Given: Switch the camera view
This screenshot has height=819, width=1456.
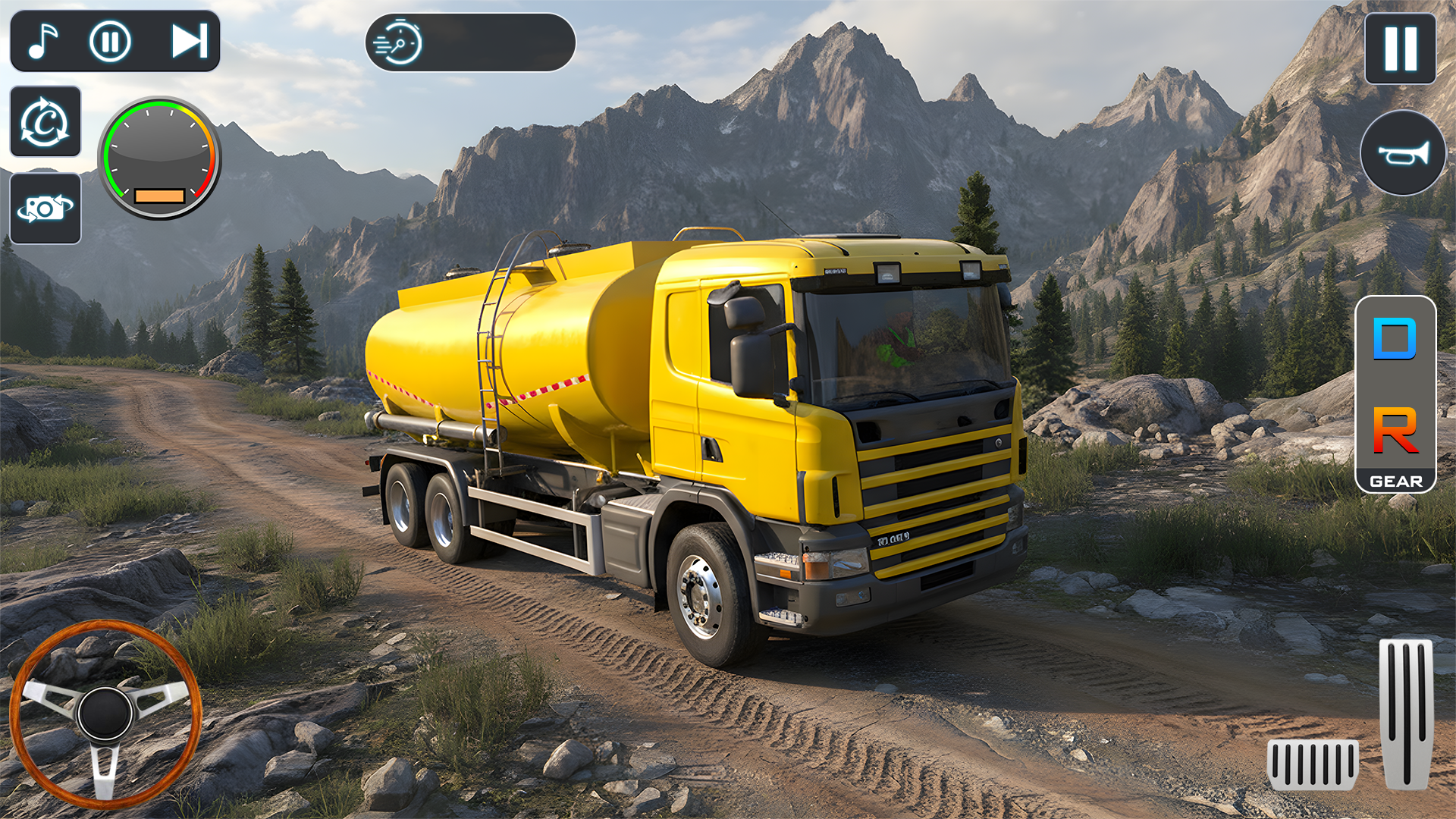Looking at the screenshot, I should [45, 209].
